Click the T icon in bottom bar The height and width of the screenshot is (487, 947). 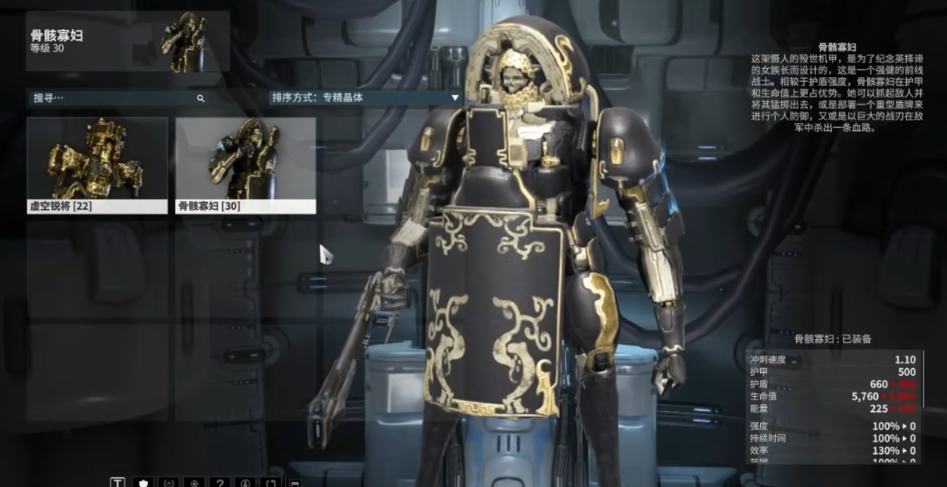coord(117,482)
